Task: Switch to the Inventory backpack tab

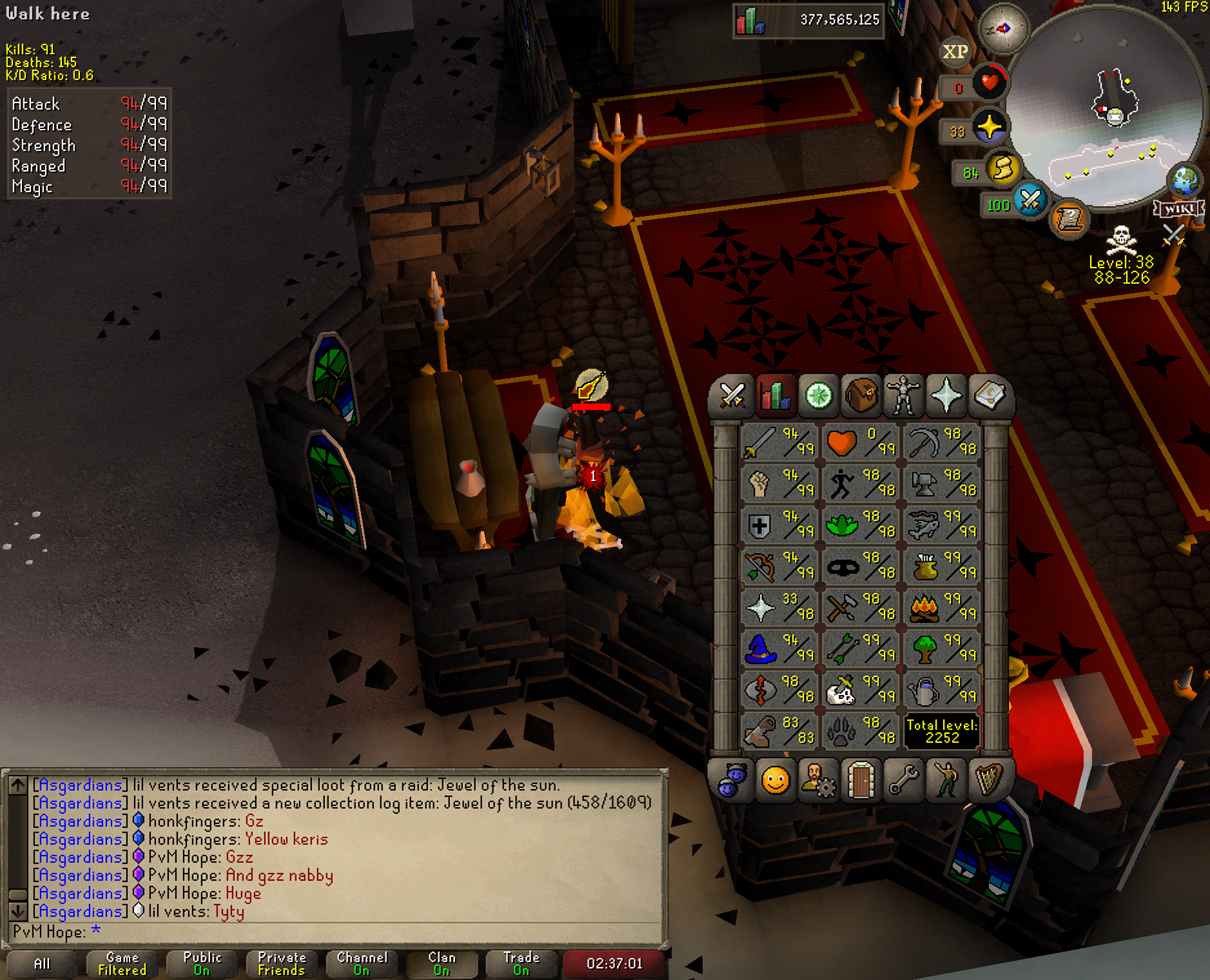Action: point(861,395)
